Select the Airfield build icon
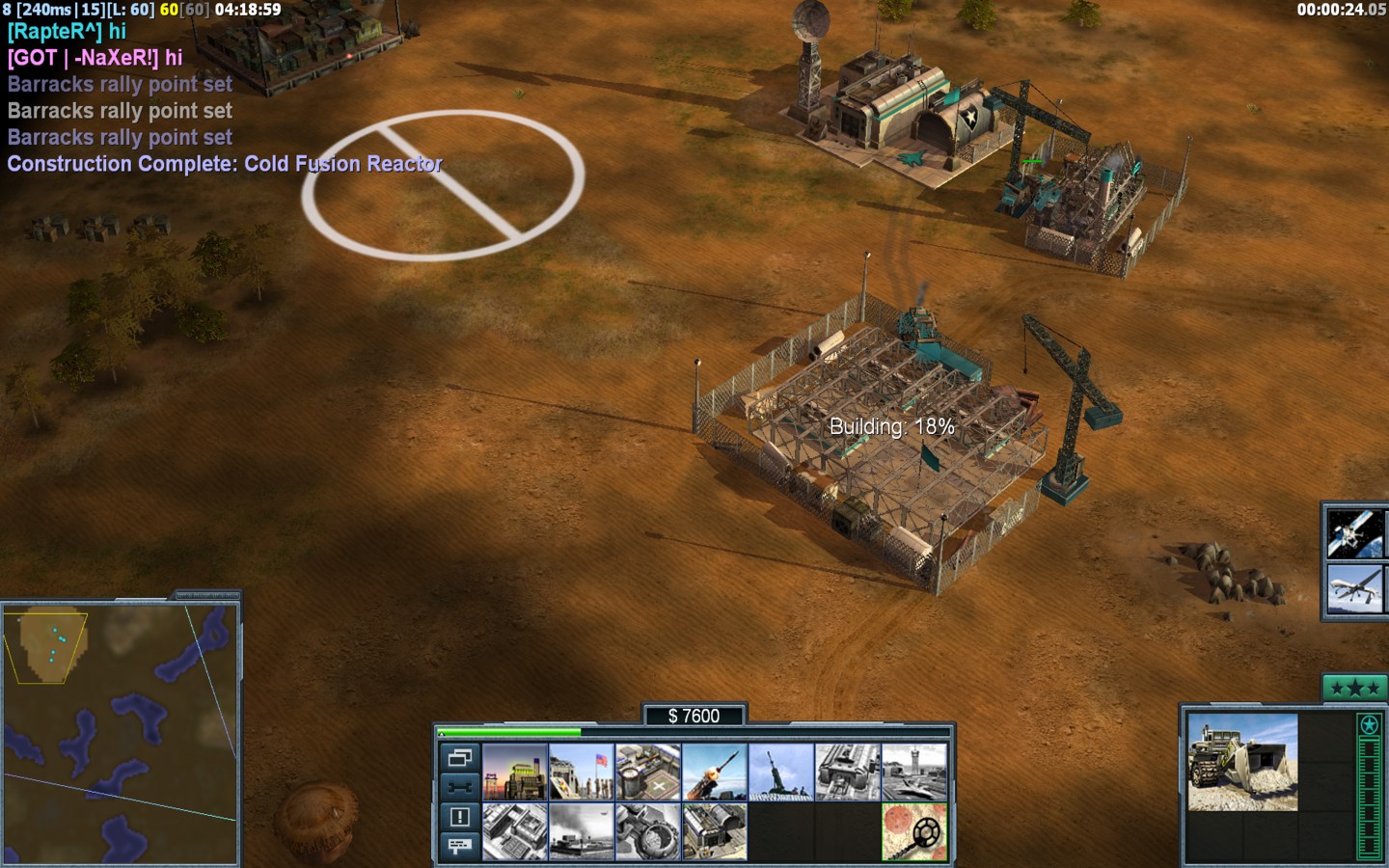 coord(914,772)
